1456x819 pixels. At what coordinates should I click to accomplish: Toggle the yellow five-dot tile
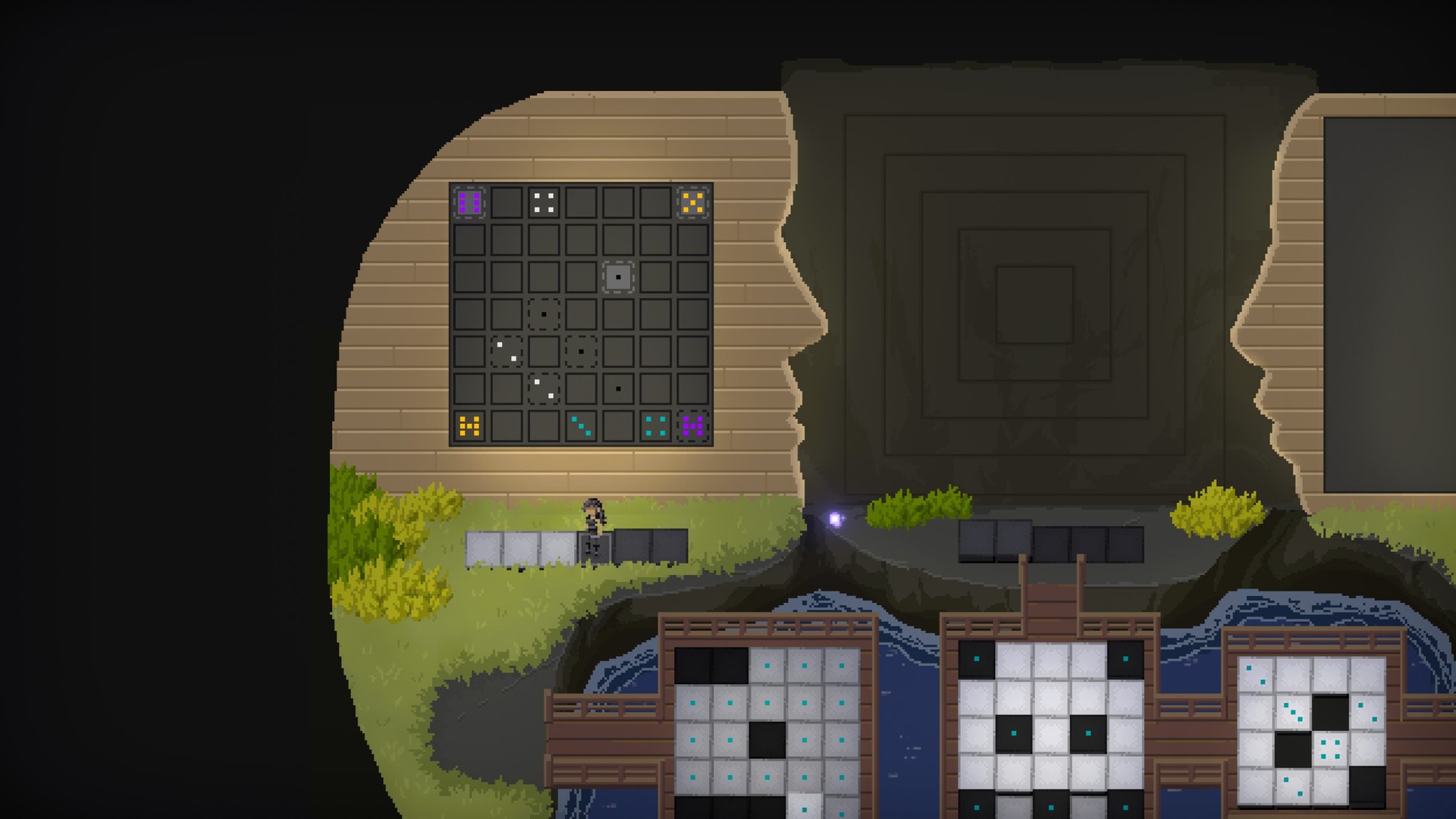(x=693, y=202)
